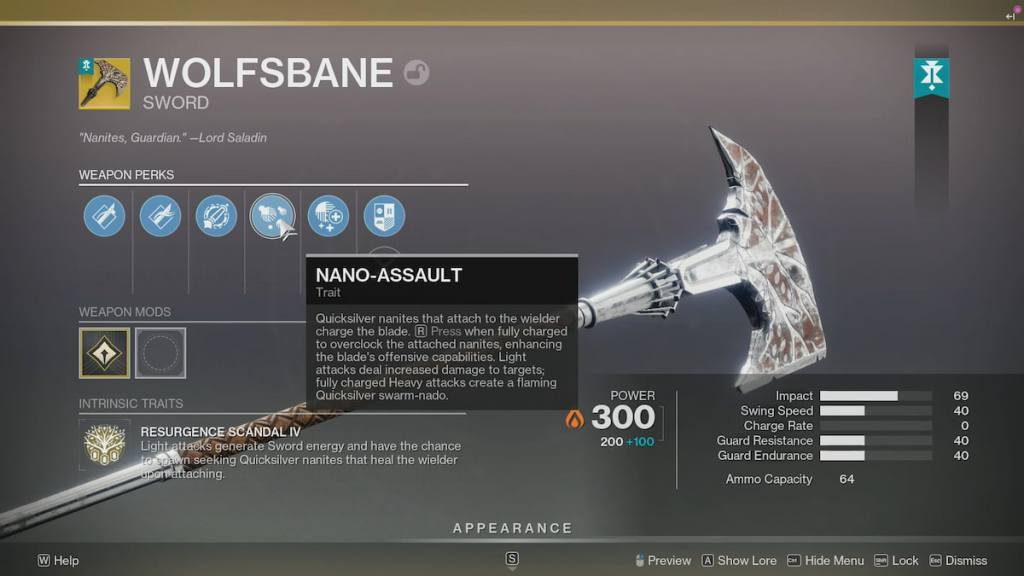1024x576 pixels.
Task: Pick the perk with arrows circling a blade
Action: click(x=216, y=216)
